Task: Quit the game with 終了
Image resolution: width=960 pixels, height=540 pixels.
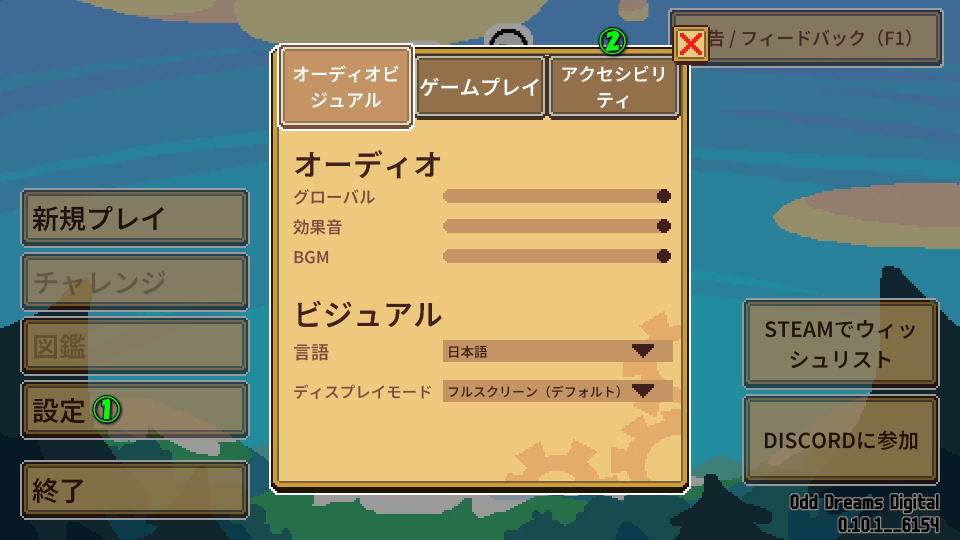Action: [134, 490]
